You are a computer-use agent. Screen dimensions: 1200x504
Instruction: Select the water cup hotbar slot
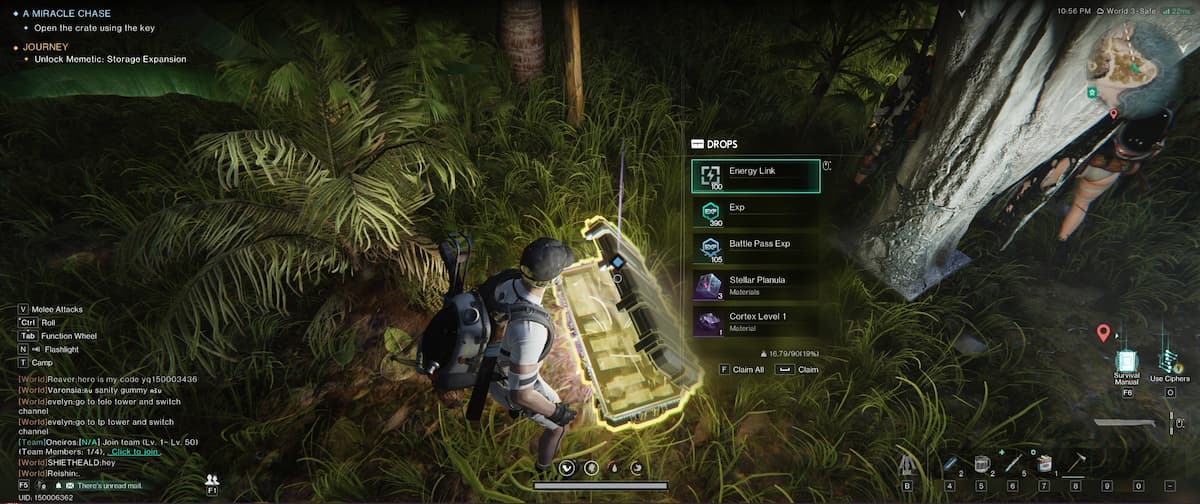981,463
